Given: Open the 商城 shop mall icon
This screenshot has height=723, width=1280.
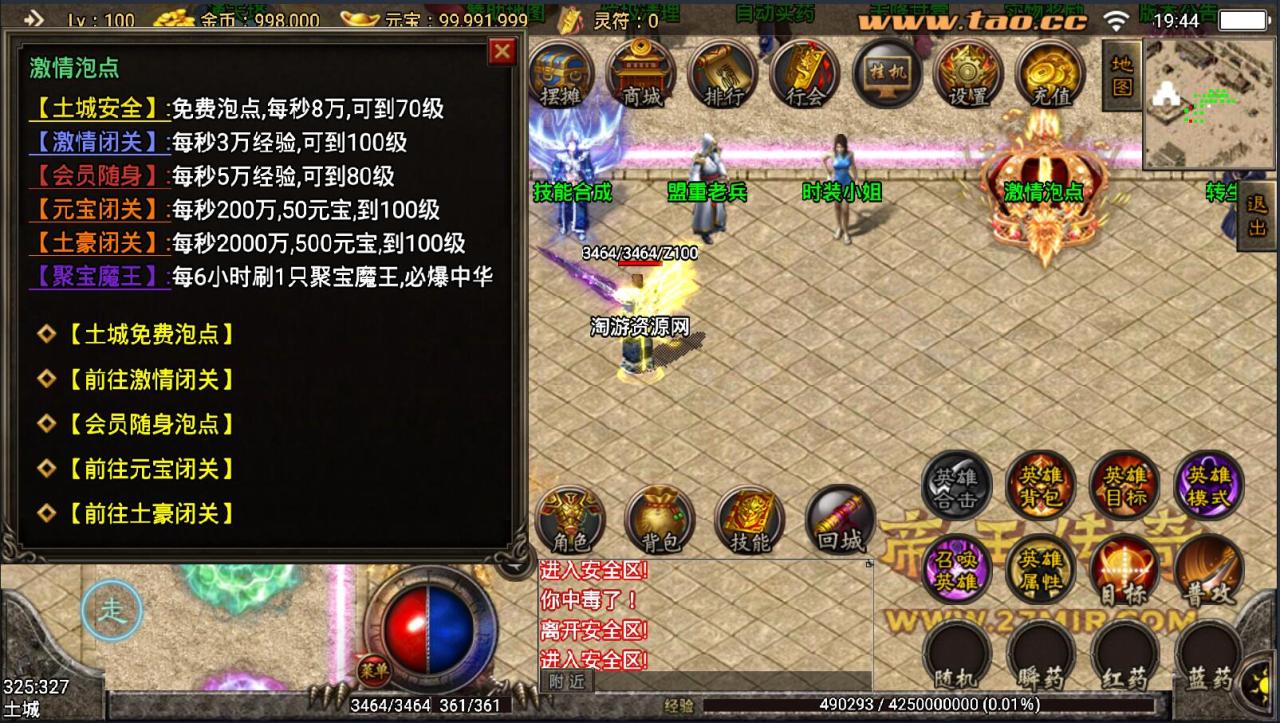Looking at the screenshot, I should 640,75.
